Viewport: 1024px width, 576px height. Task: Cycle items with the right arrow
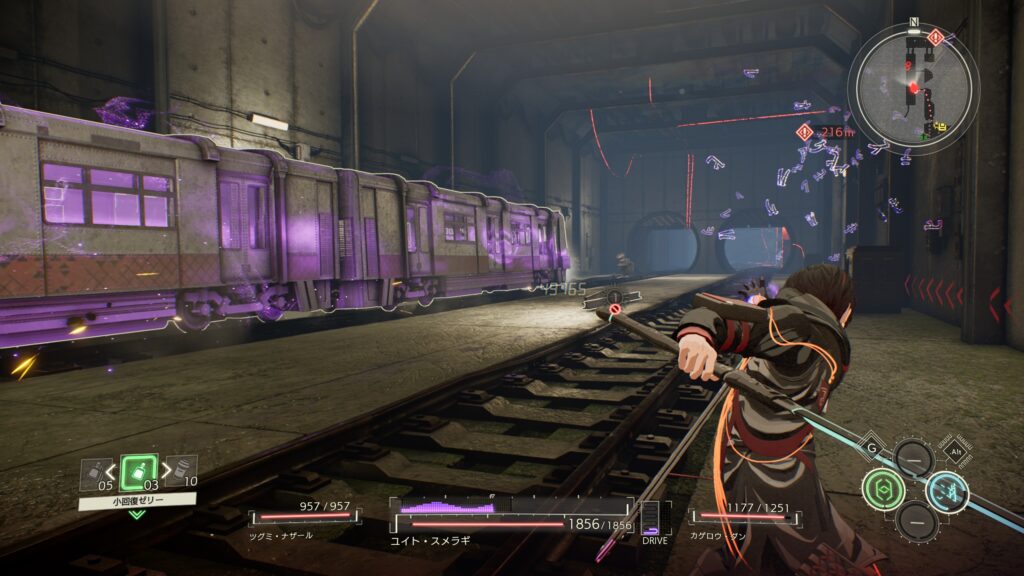point(165,471)
